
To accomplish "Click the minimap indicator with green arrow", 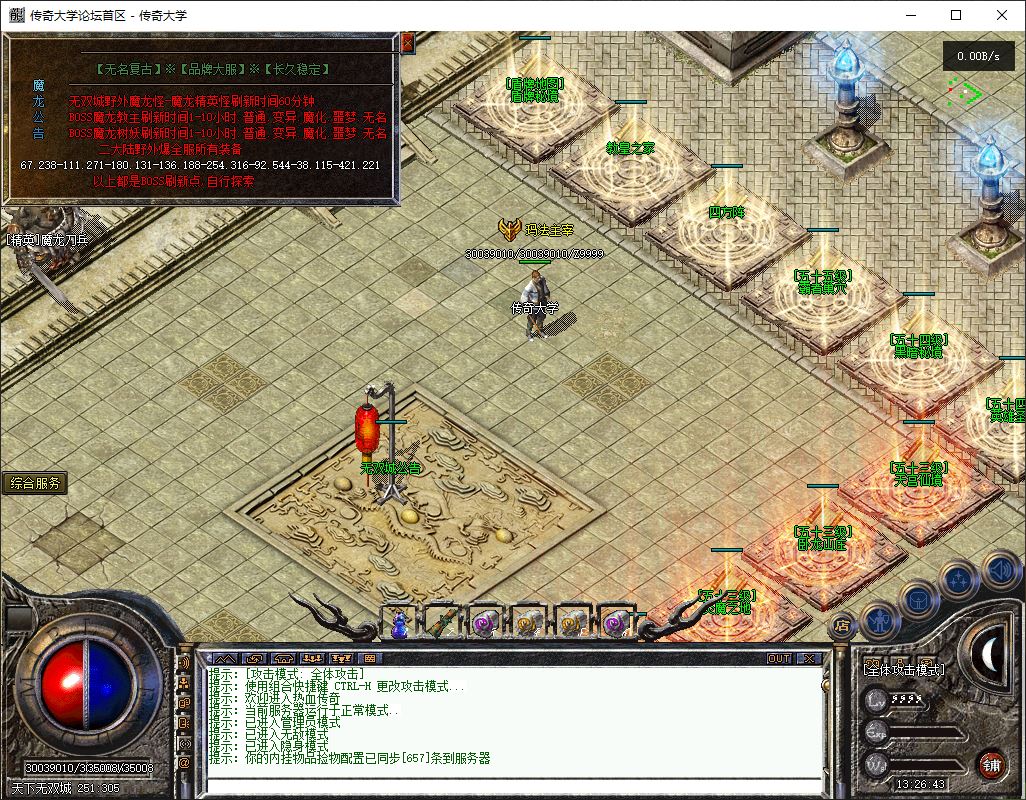I will (966, 94).
